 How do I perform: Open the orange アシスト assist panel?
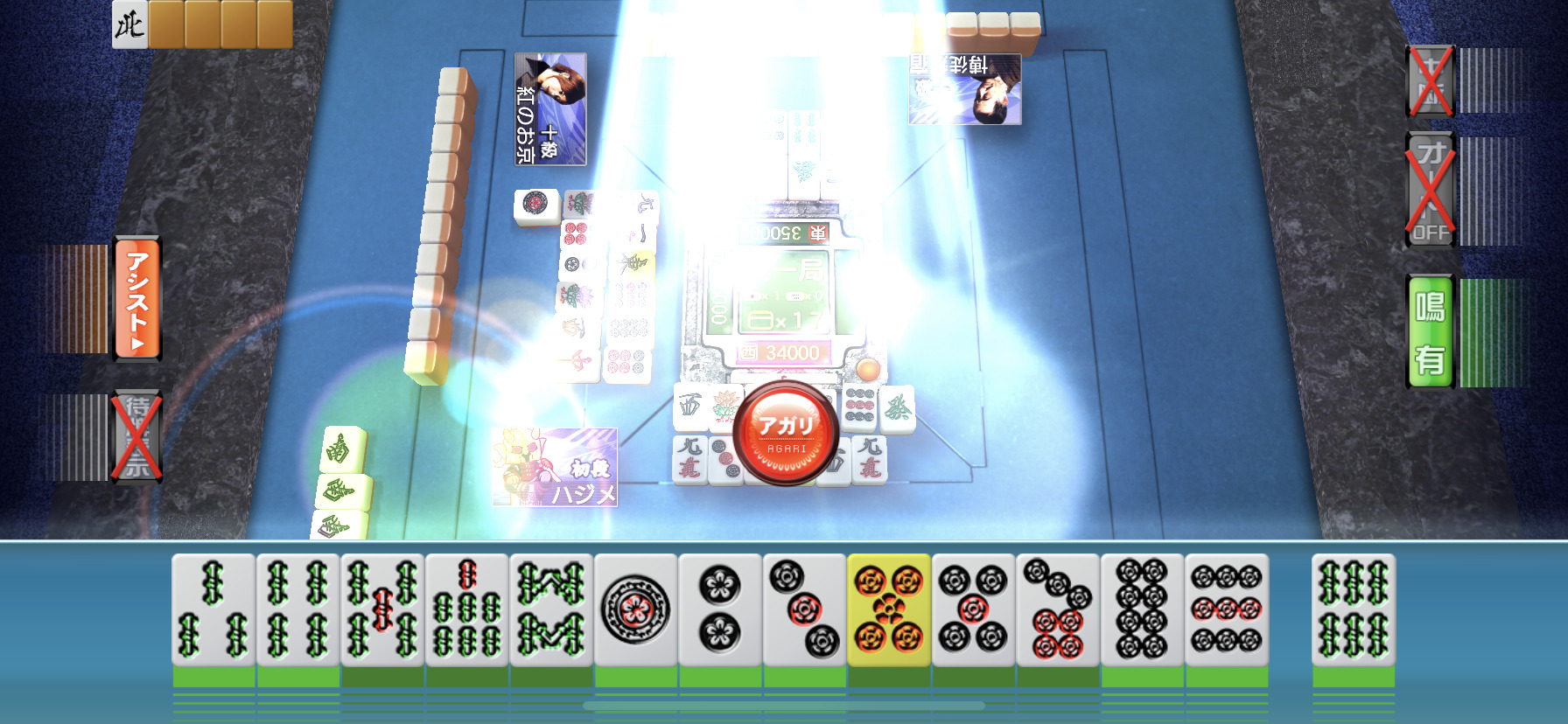[x=137, y=299]
